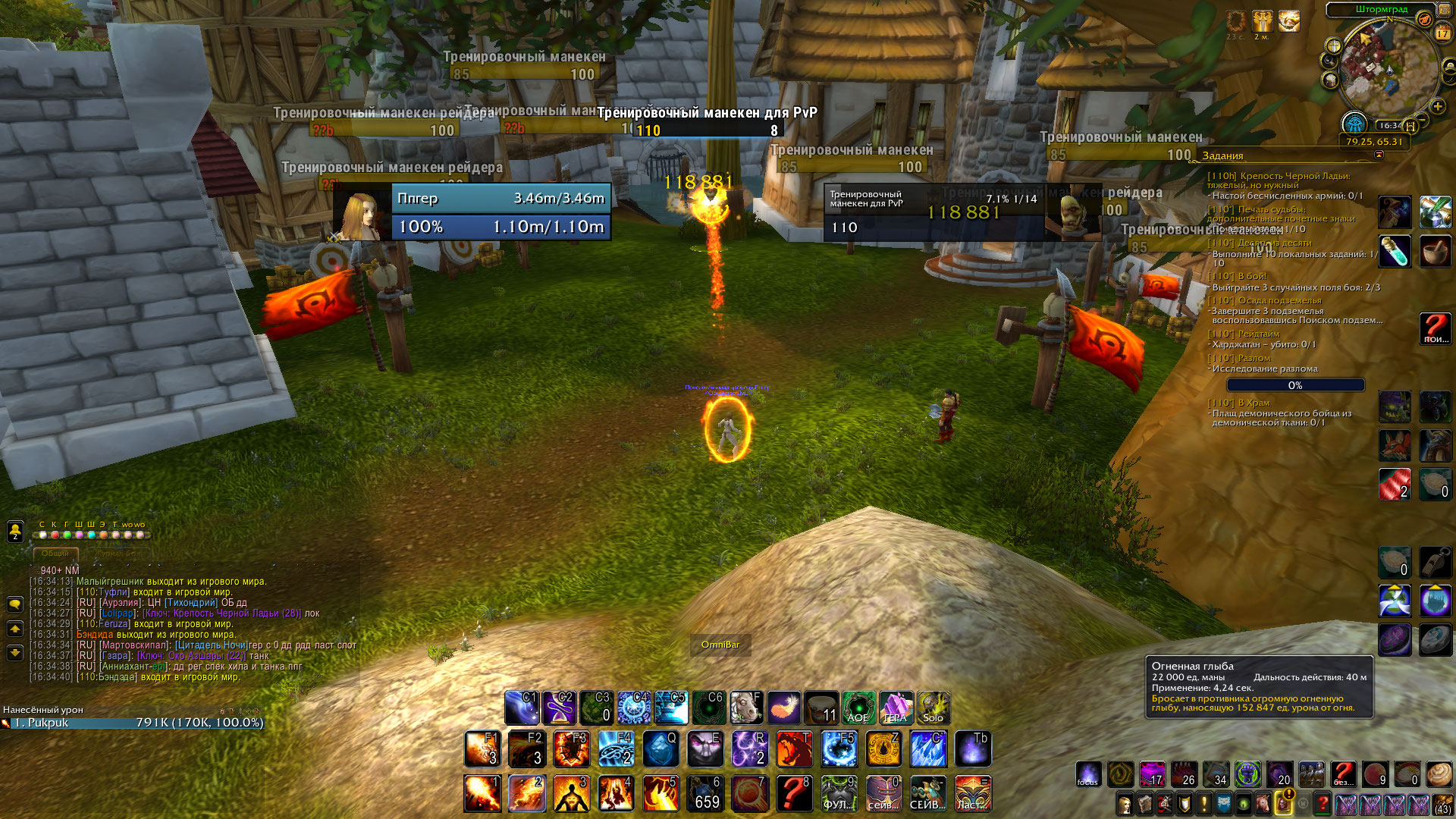
Task: Collapse the Задания quest tracker
Action: [x=1379, y=155]
